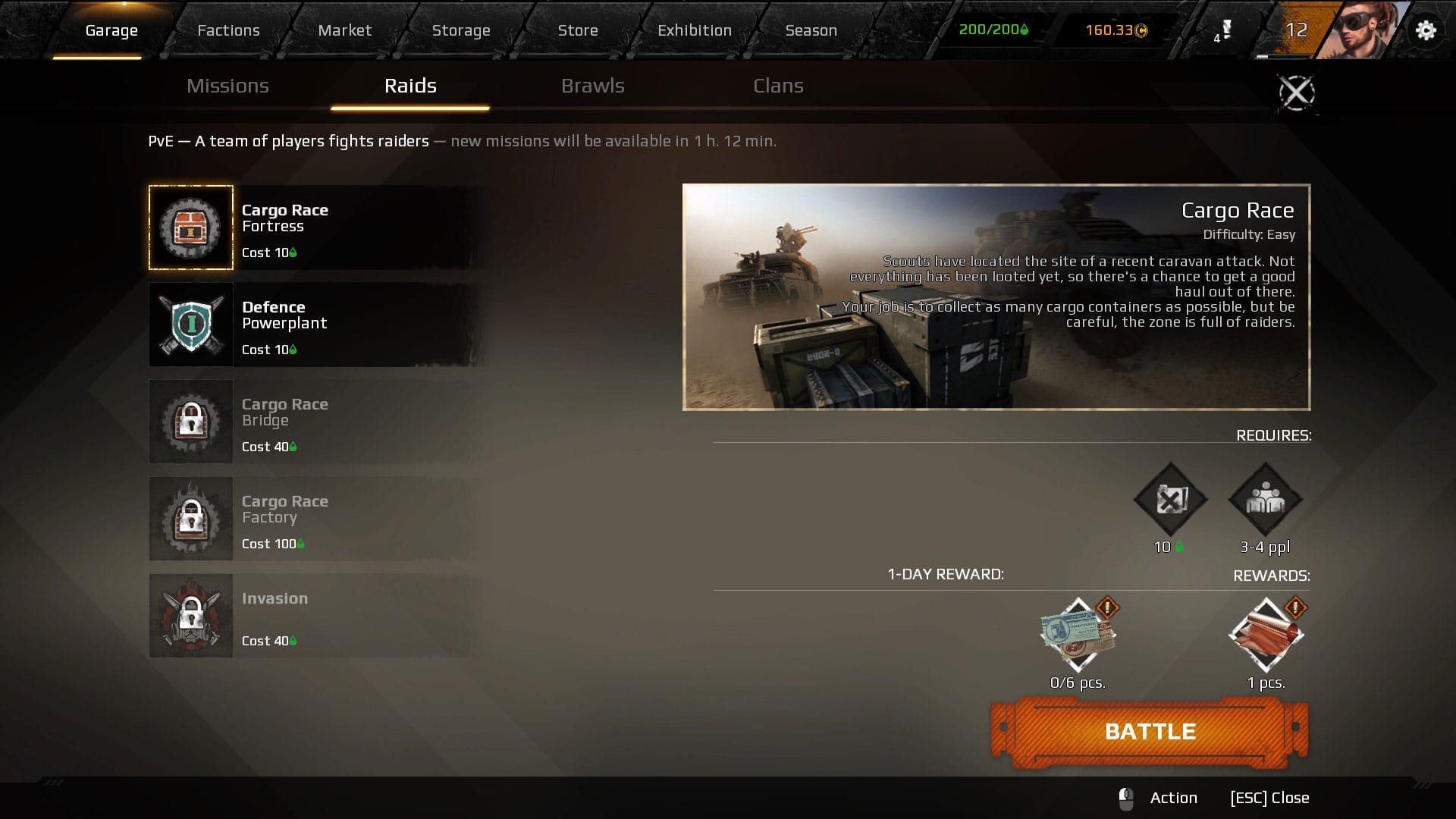The width and height of the screenshot is (1456, 819).
Task: Switch to the Missions tab
Action: [x=227, y=86]
